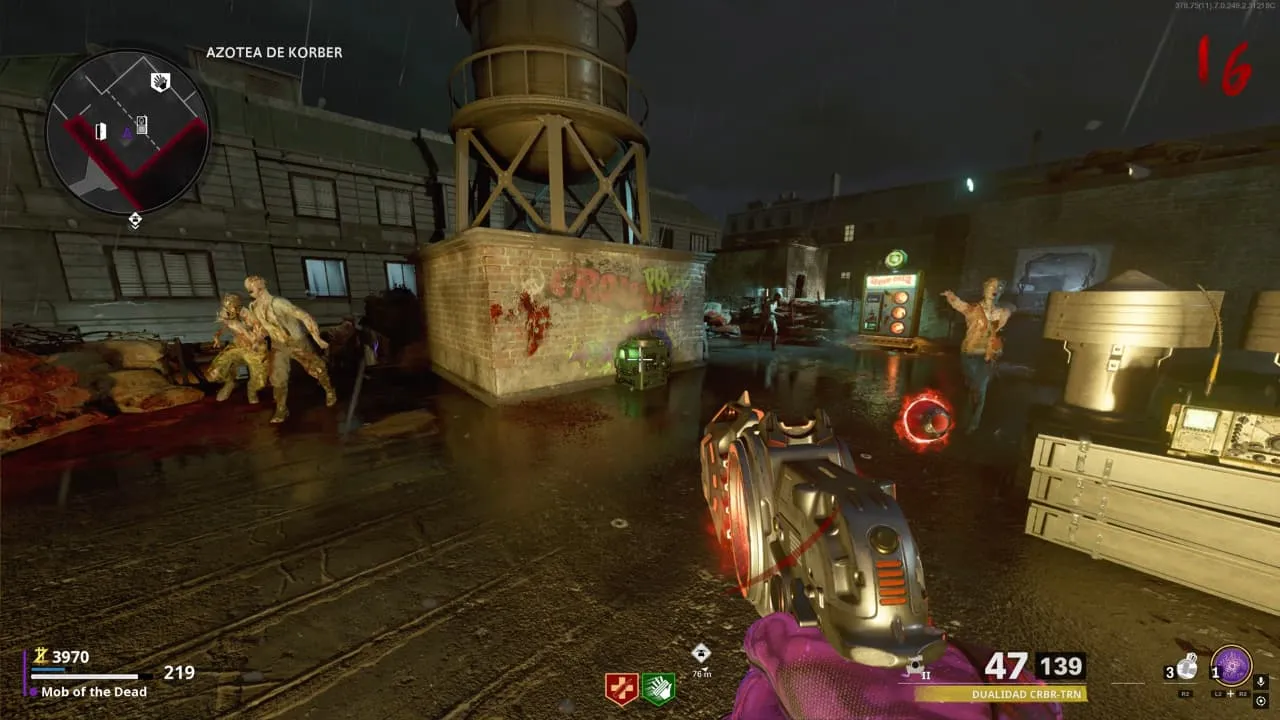Image resolution: width=1280 pixels, height=720 pixels.
Task: Click the Mob of the Dead player name
Action: [94, 692]
